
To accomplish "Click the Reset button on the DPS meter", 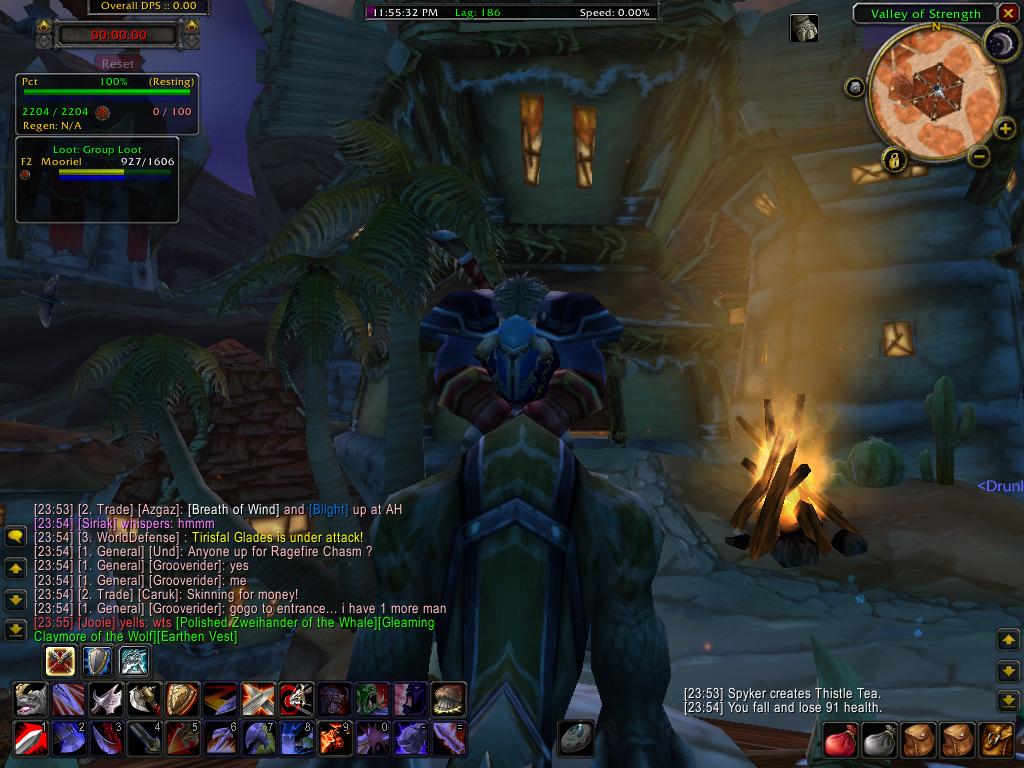I will [x=118, y=63].
